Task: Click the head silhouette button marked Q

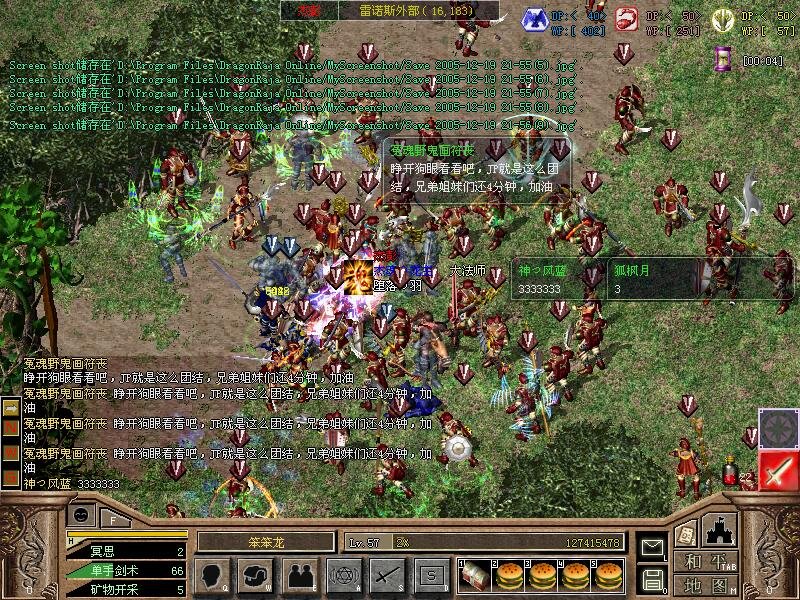Action: point(212,575)
